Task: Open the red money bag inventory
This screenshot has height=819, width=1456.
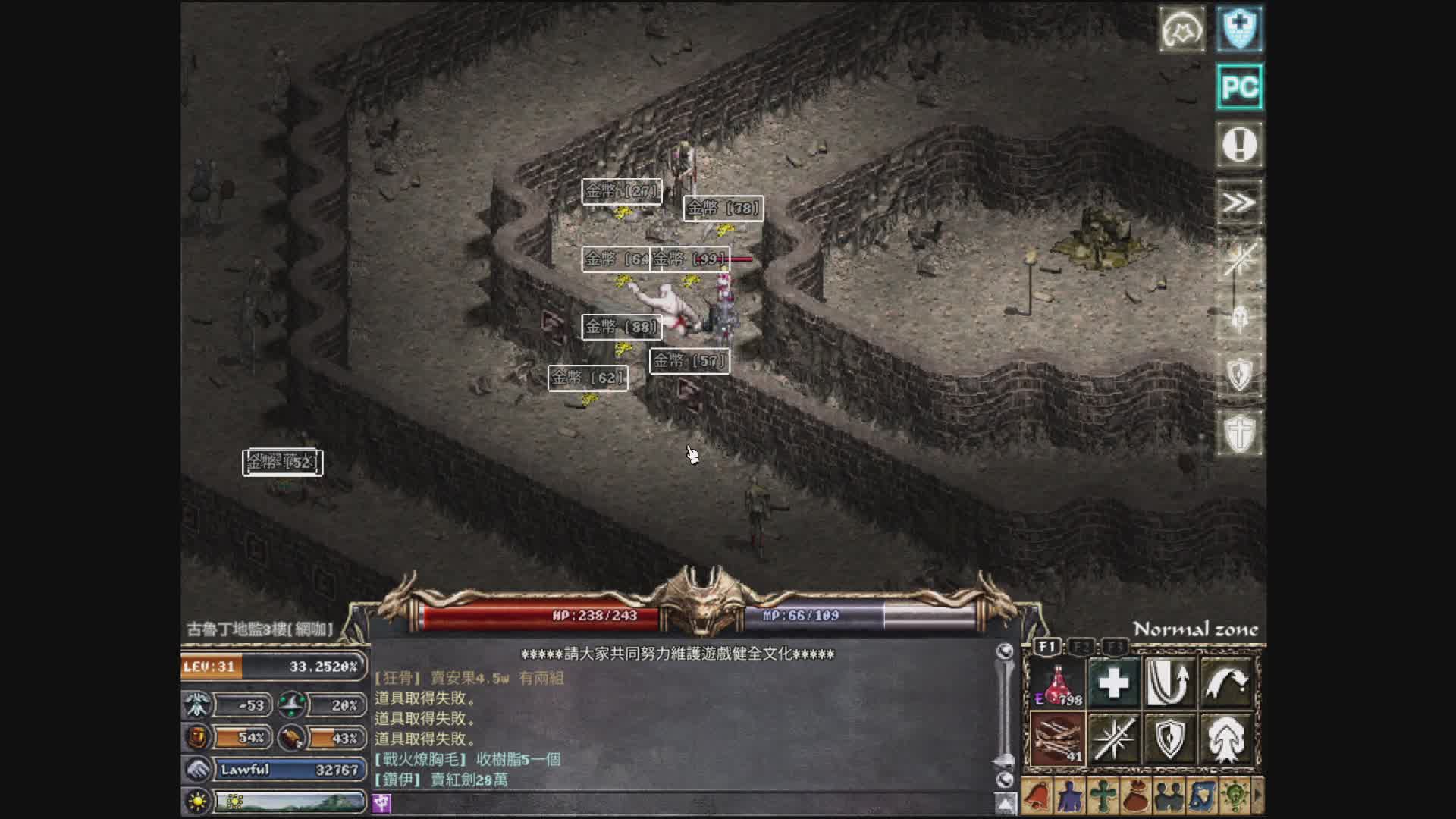Action: tap(1135, 797)
